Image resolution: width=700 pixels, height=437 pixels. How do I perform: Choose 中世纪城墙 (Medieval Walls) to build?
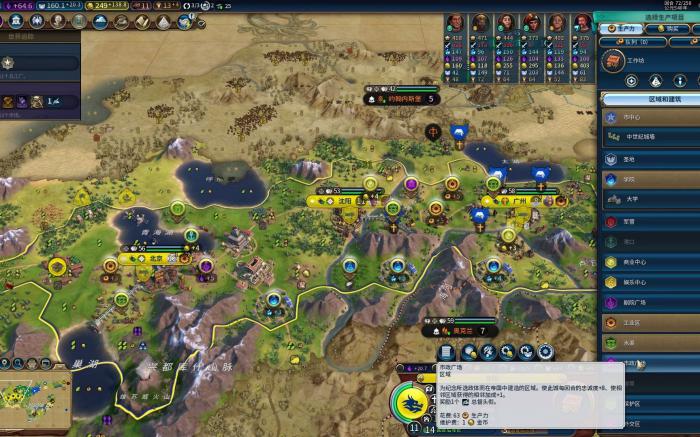pyautogui.click(x=650, y=136)
